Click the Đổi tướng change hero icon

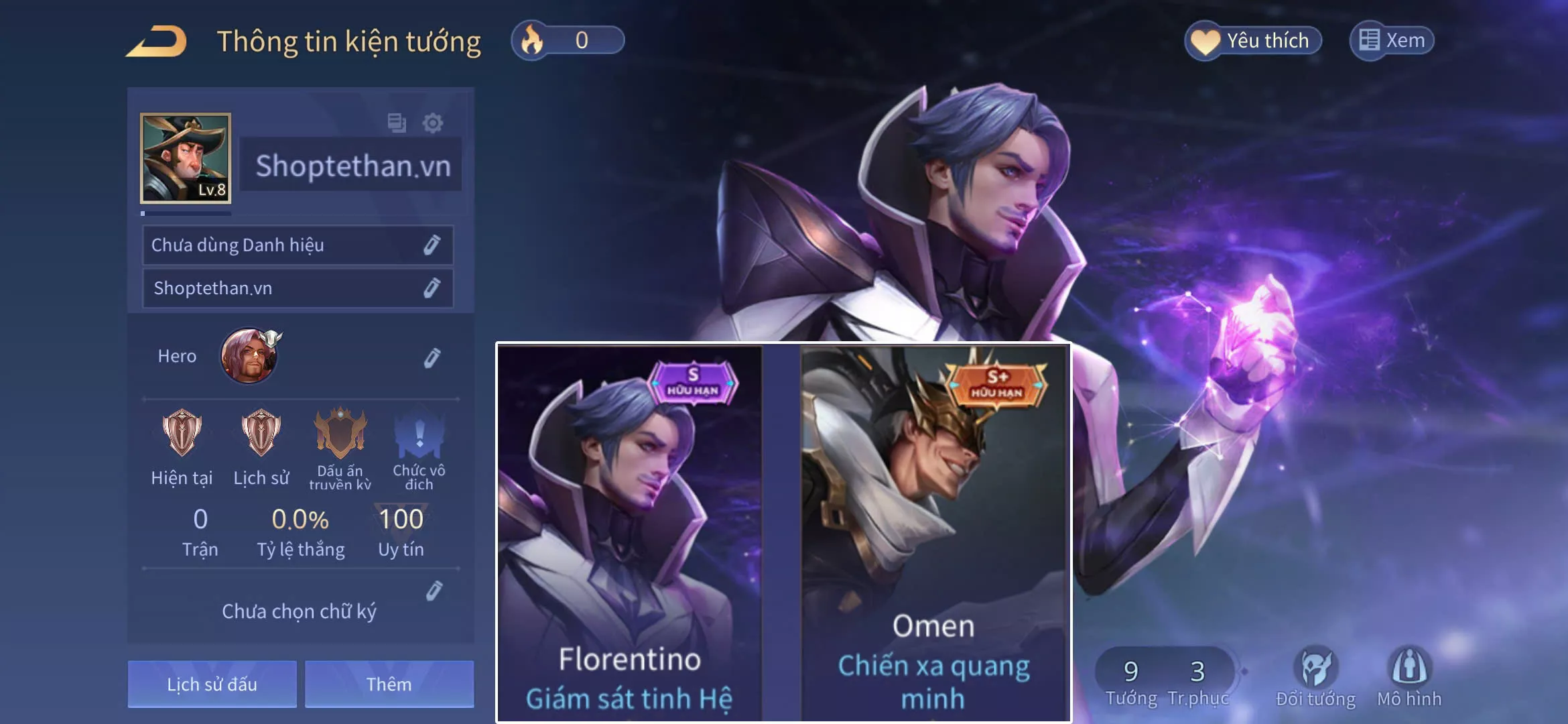[1315, 676]
